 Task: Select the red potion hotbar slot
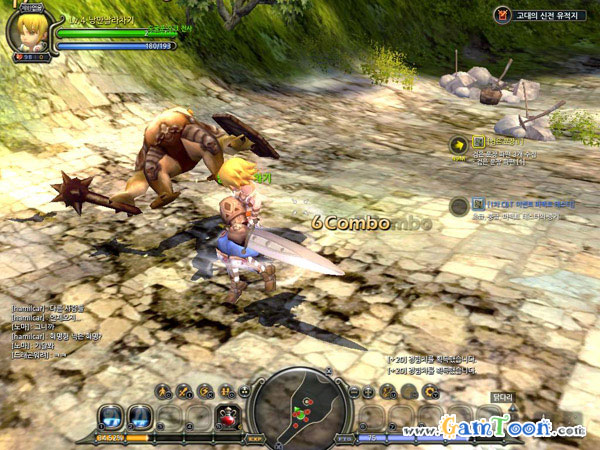227,418
